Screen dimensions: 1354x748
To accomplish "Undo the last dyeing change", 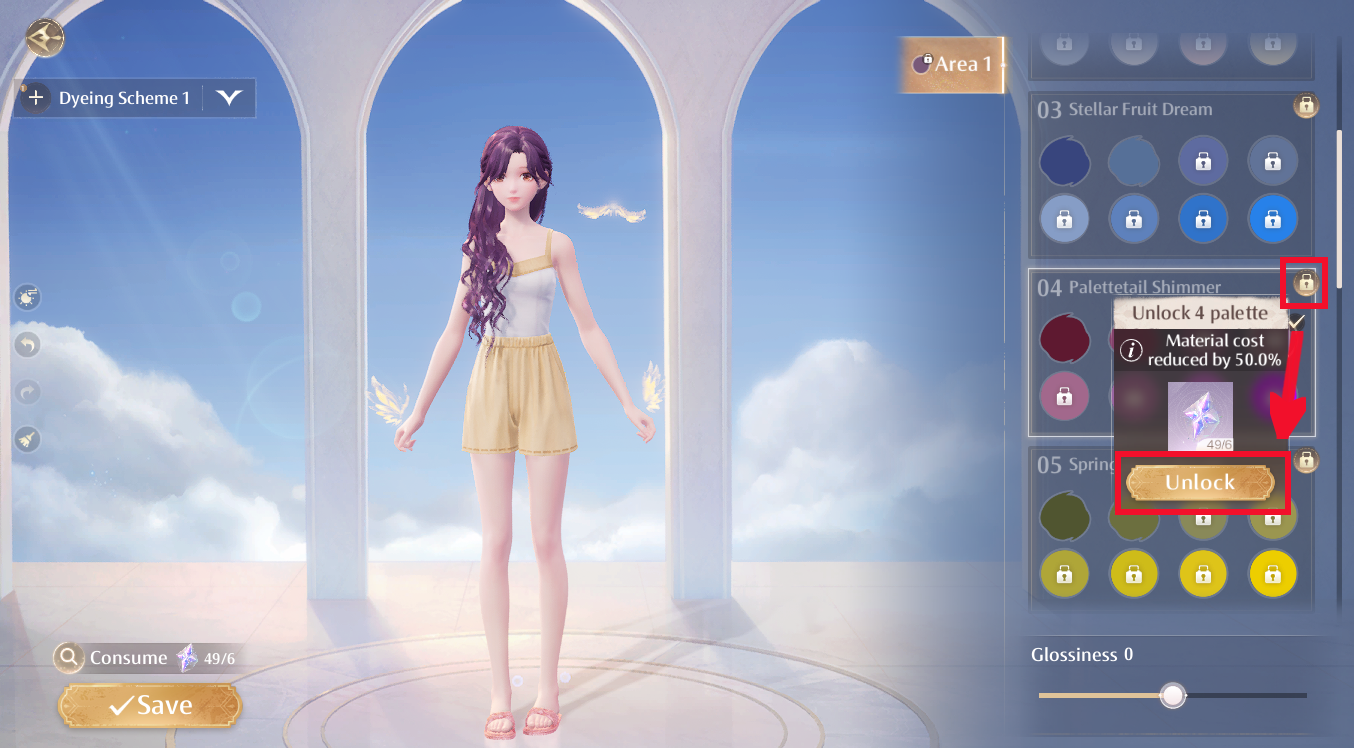I will coord(27,344).
